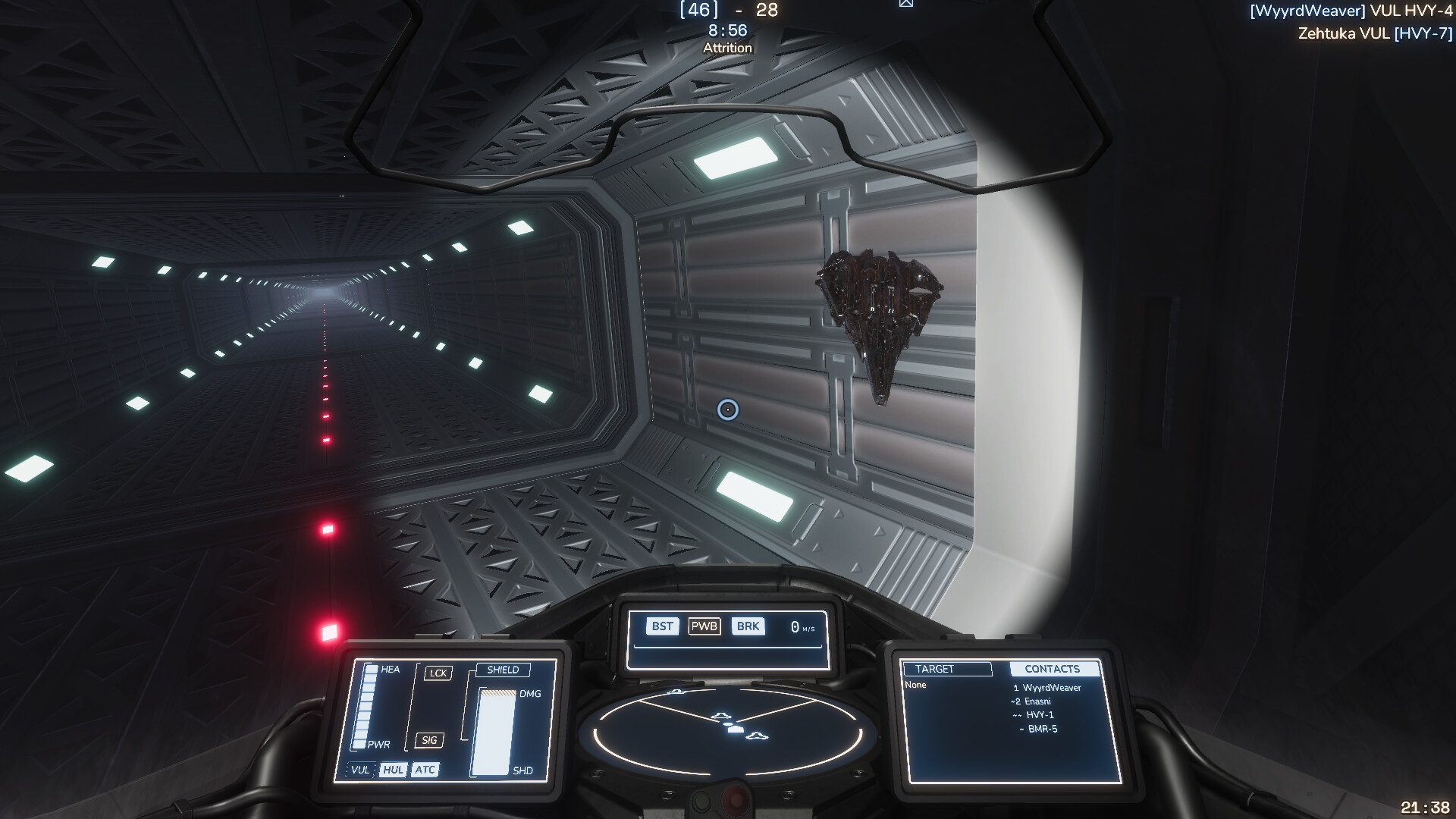Enable the HUL hull display mode
Viewport: 1456px width, 819px height.
tap(393, 770)
